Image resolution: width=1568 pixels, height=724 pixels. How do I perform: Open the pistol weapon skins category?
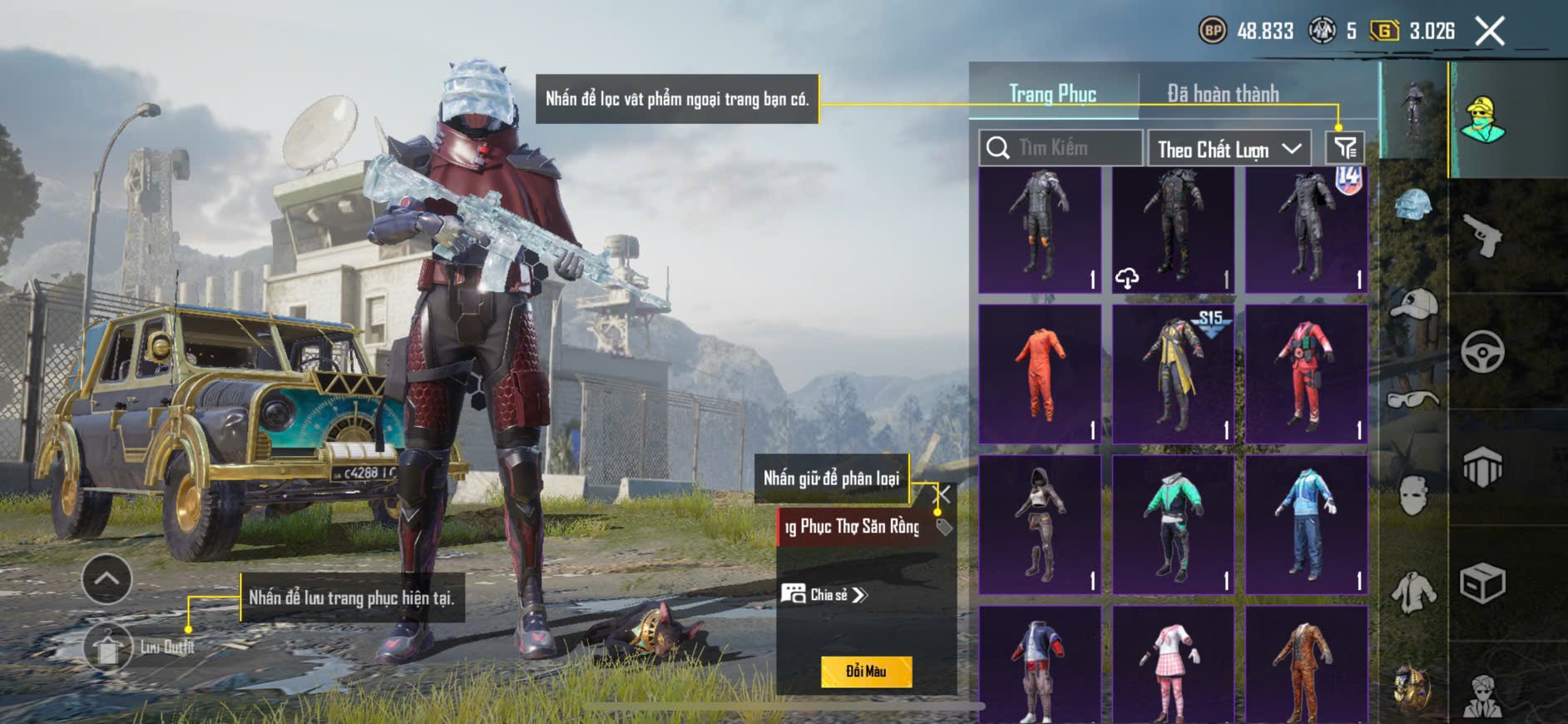pyautogui.click(x=1483, y=236)
